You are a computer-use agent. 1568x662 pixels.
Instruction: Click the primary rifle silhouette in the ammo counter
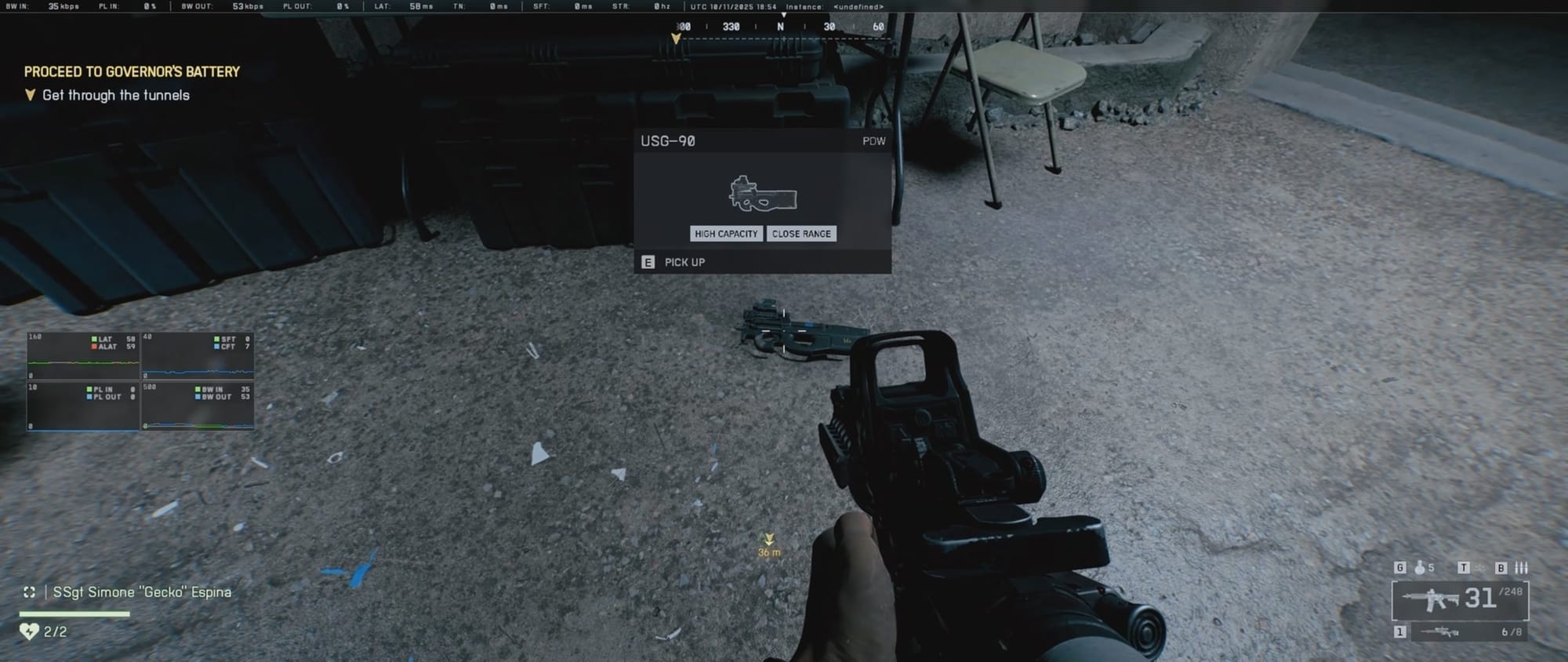1430,599
